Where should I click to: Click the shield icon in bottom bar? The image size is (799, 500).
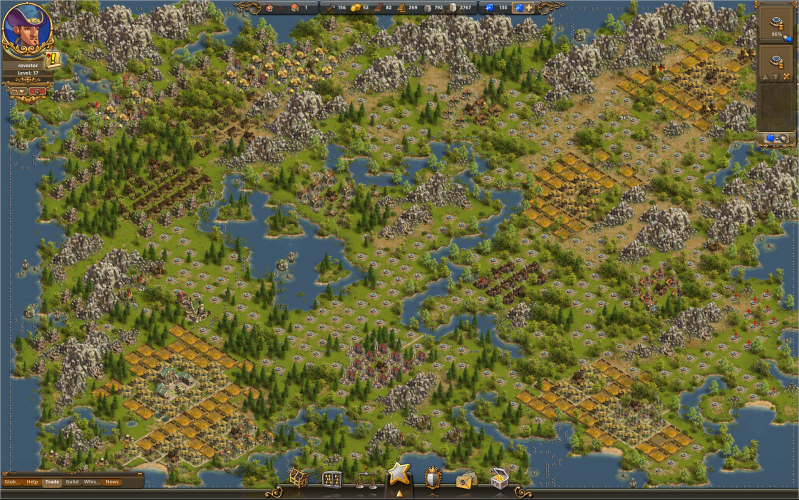433,479
